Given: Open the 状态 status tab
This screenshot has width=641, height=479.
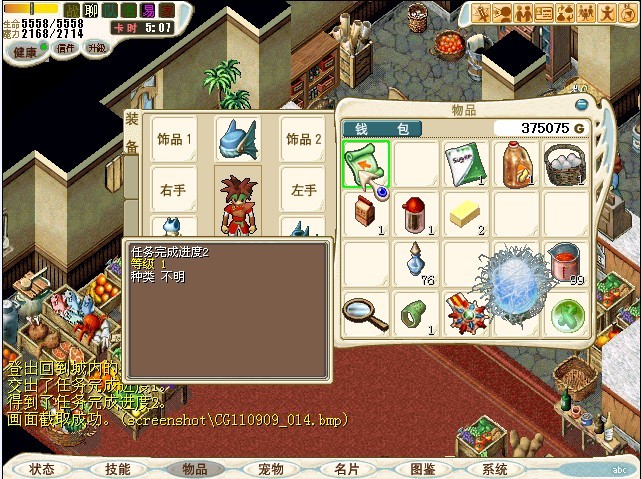Looking at the screenshot, I should (42, 468).
